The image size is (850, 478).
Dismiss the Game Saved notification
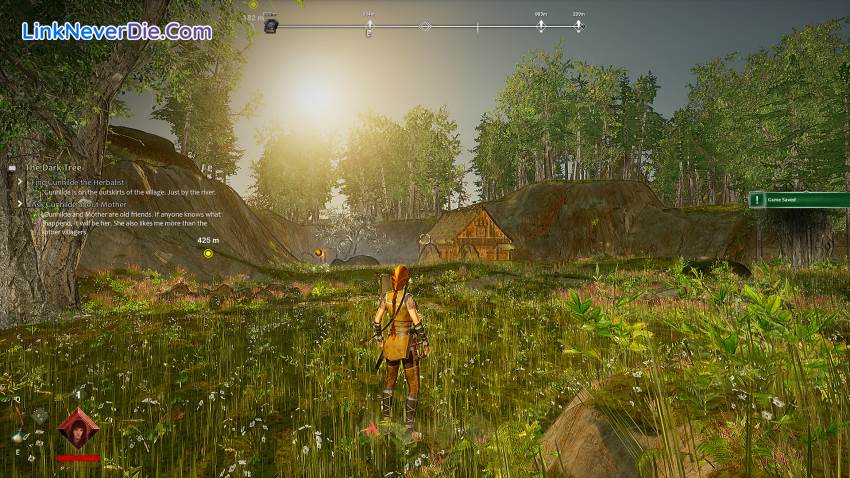point(799,200)
